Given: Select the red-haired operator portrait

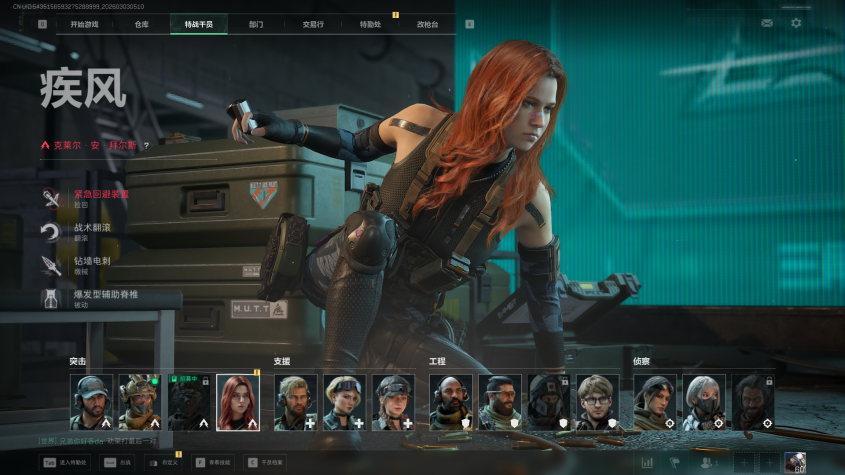Looking at the screenshot, I should (238, 402).
